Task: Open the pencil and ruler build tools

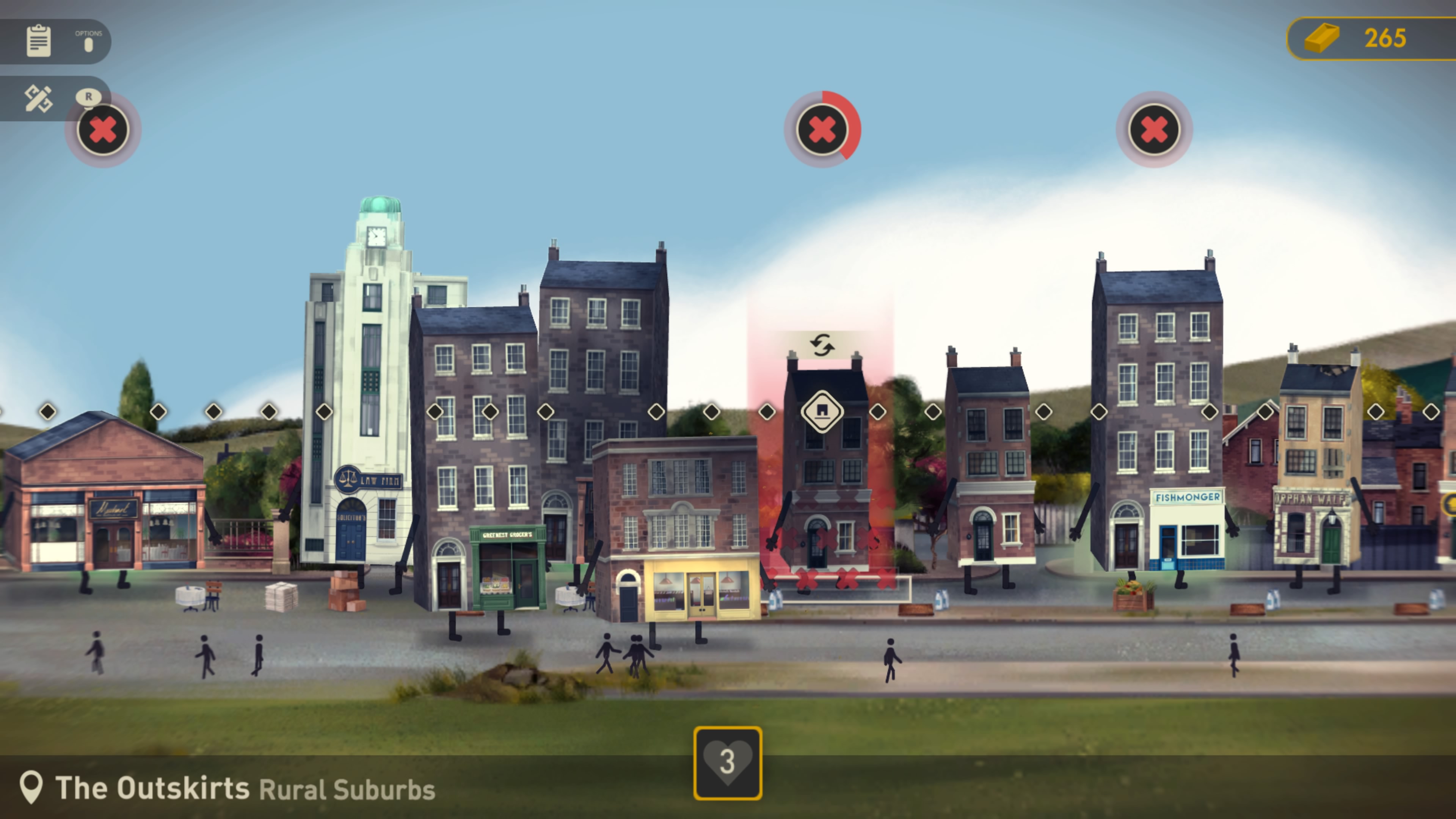Action: [x=38, y=98]
